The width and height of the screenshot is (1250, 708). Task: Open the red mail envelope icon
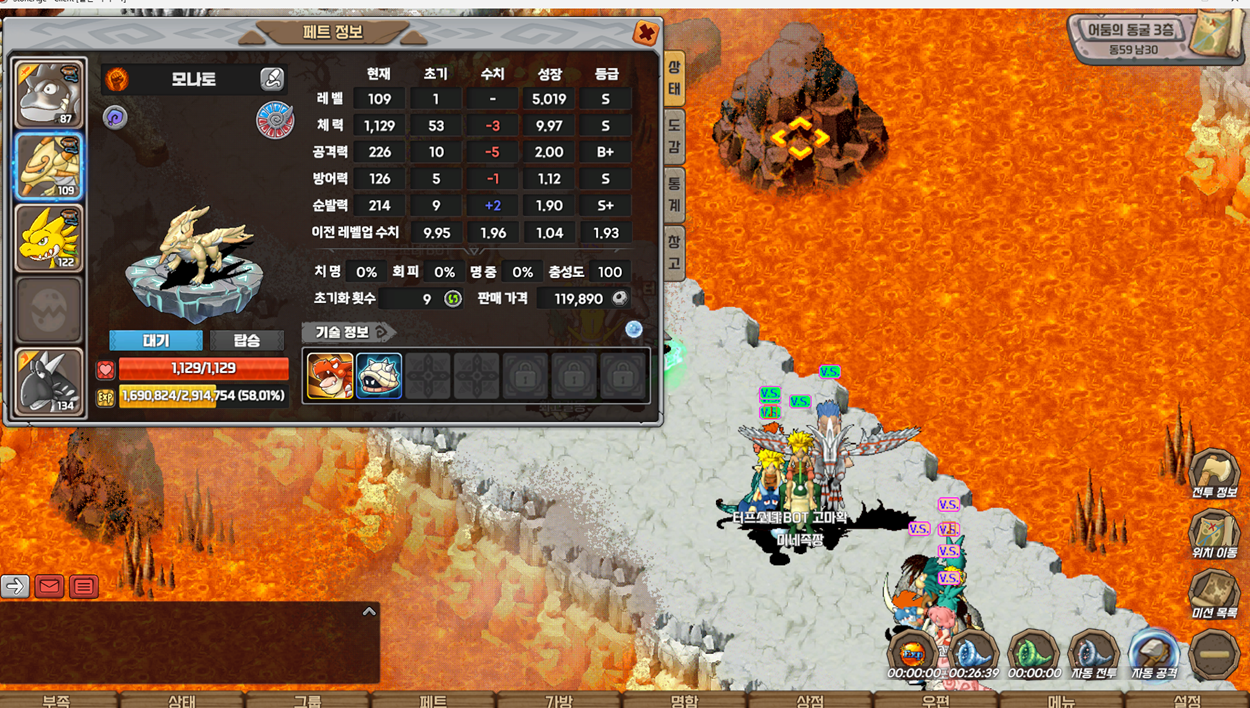coord(49,586)
